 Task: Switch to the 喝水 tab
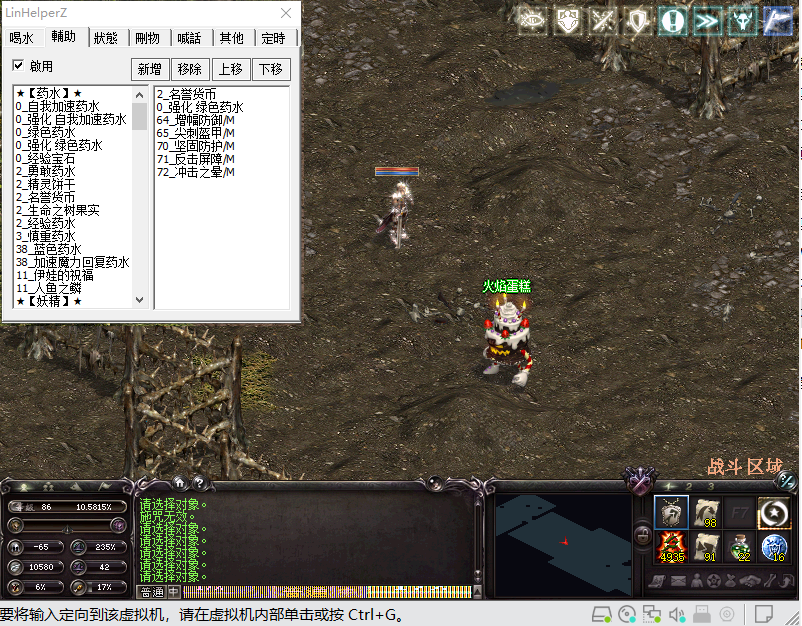coord(22,38)
